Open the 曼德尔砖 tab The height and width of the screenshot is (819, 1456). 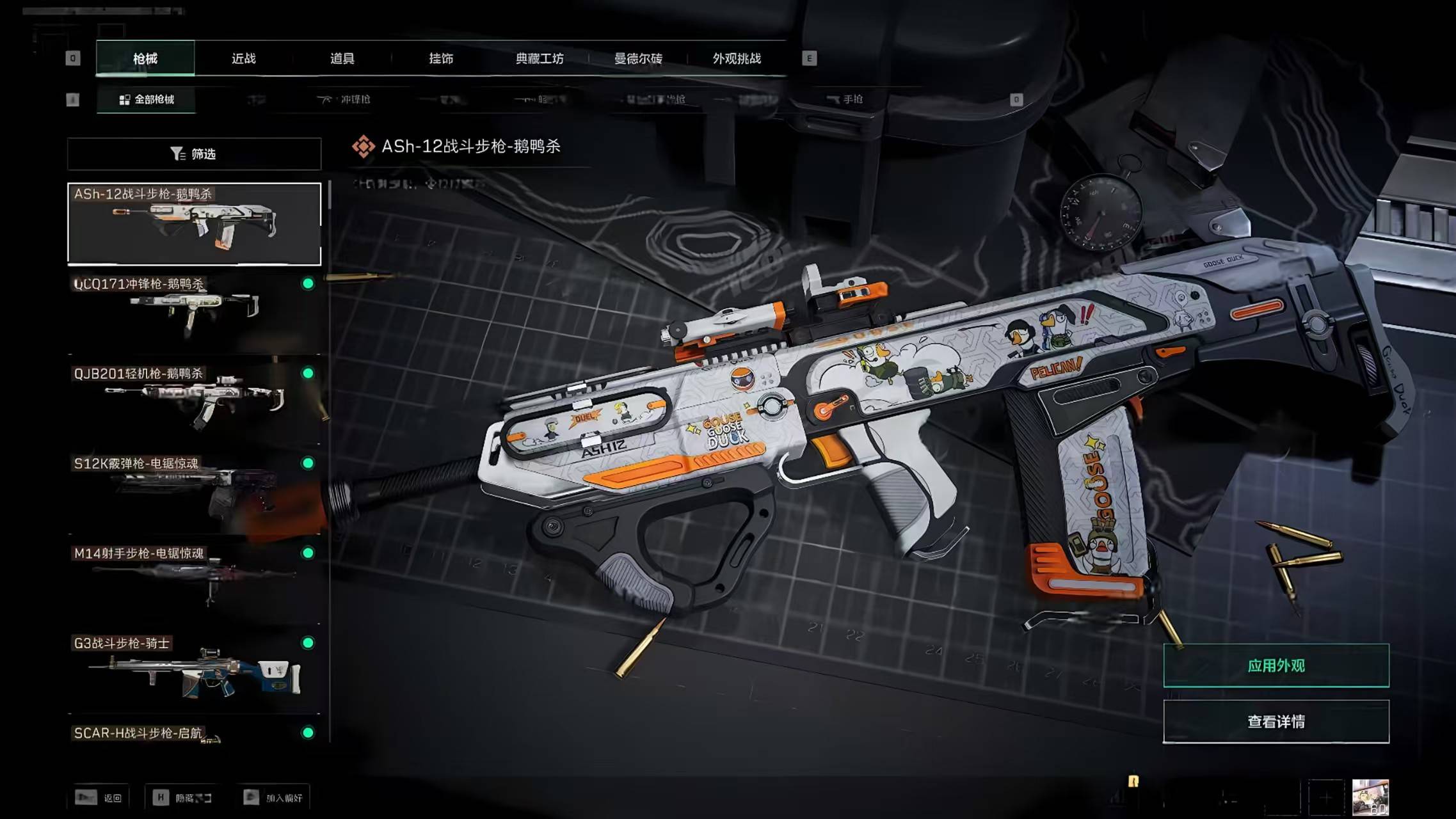click(638, 59)
